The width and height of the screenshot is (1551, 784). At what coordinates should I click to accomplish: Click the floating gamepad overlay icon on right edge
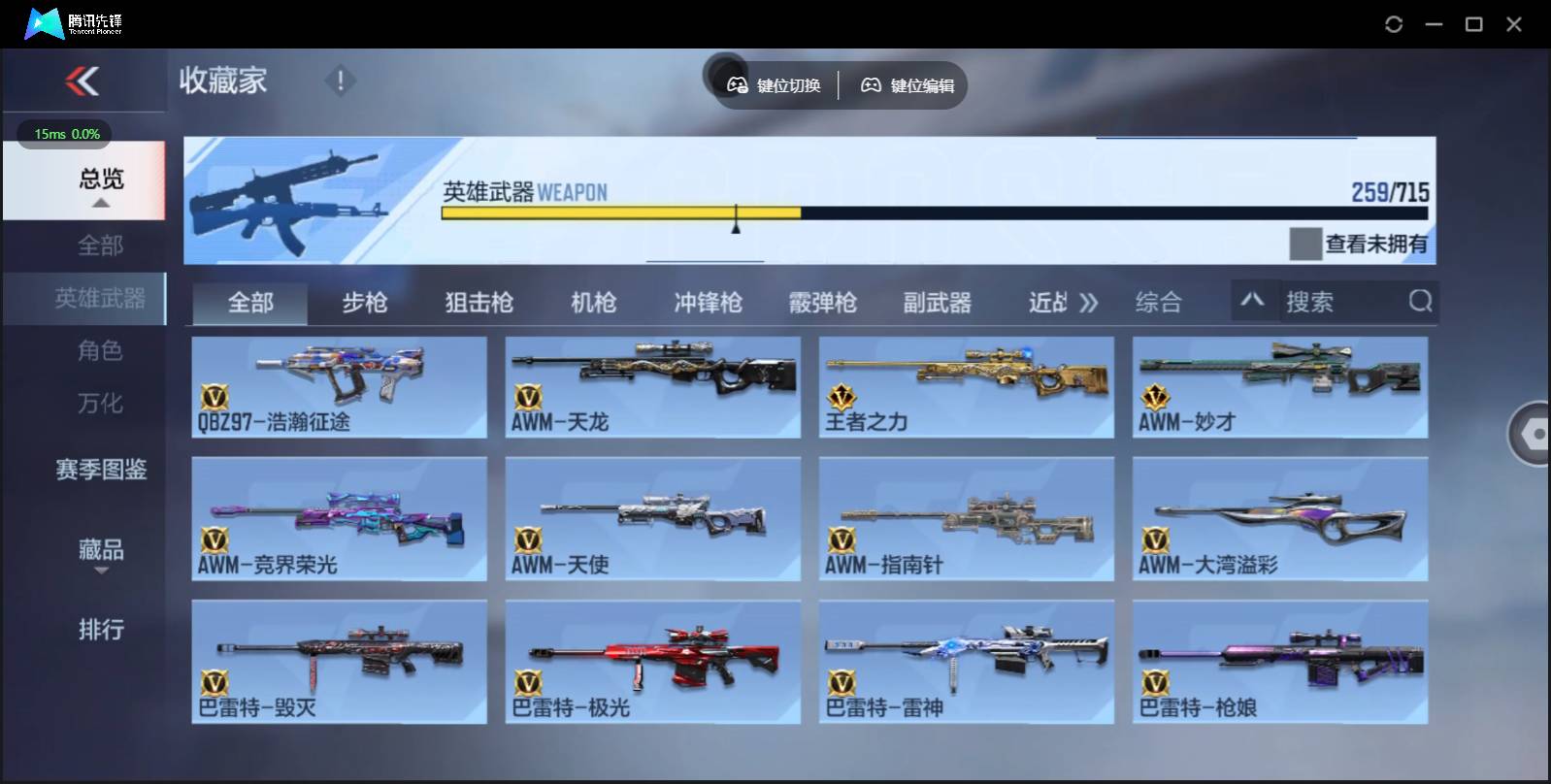pyautogui.click(x=1534, y=432)
